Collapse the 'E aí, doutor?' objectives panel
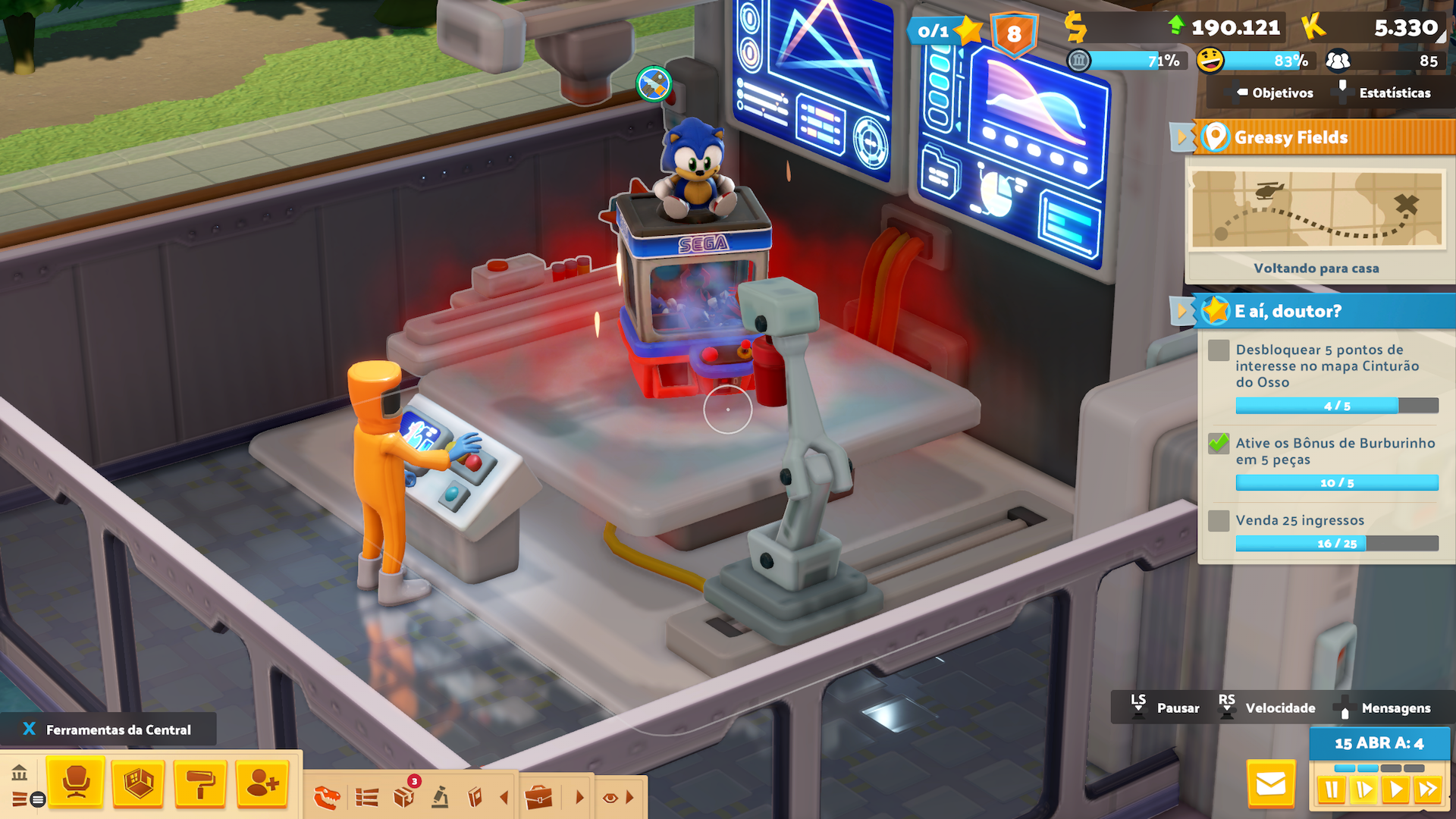 tap(1180, 311)
